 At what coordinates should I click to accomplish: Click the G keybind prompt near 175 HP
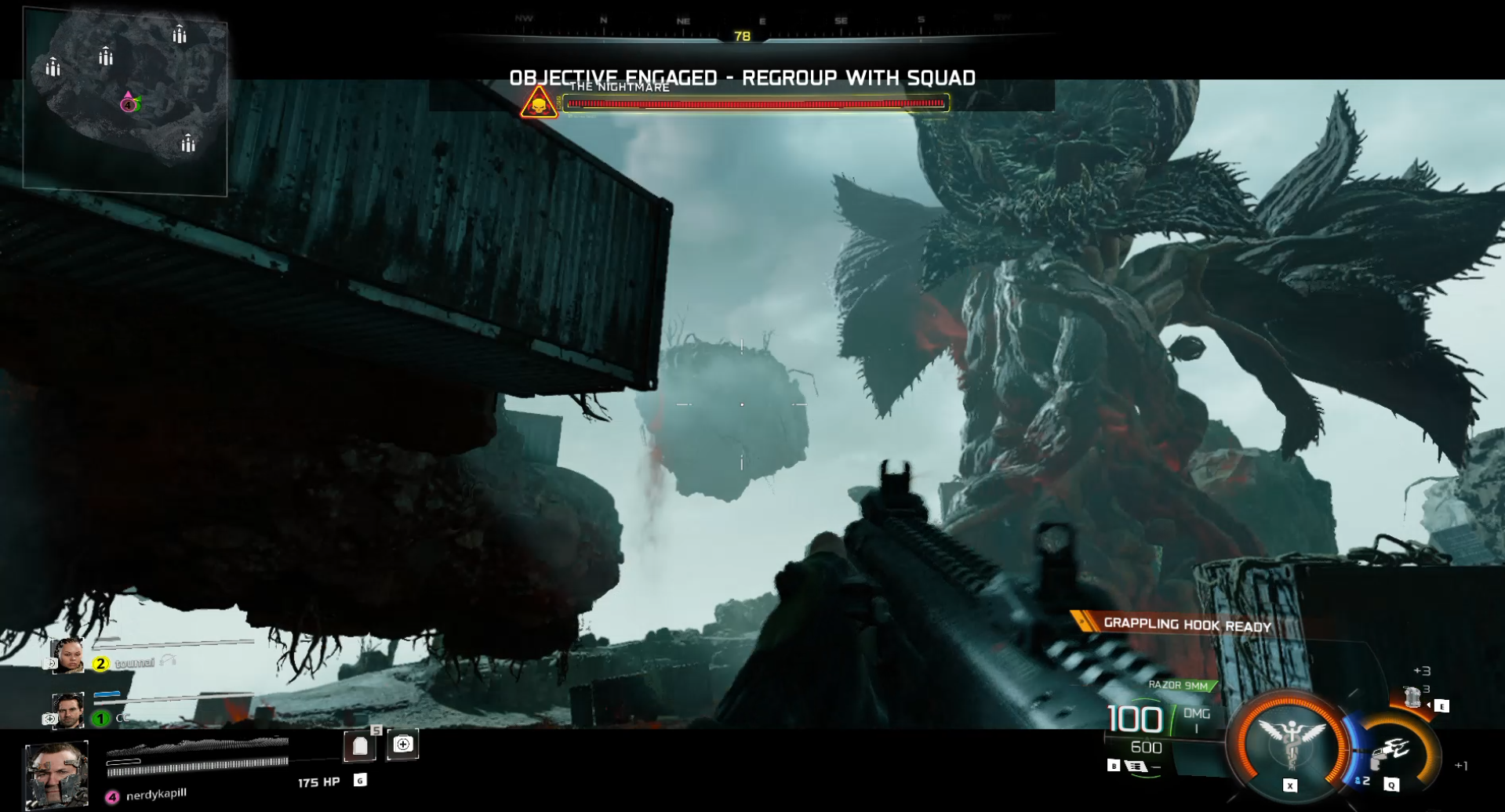tap(361, 781)
